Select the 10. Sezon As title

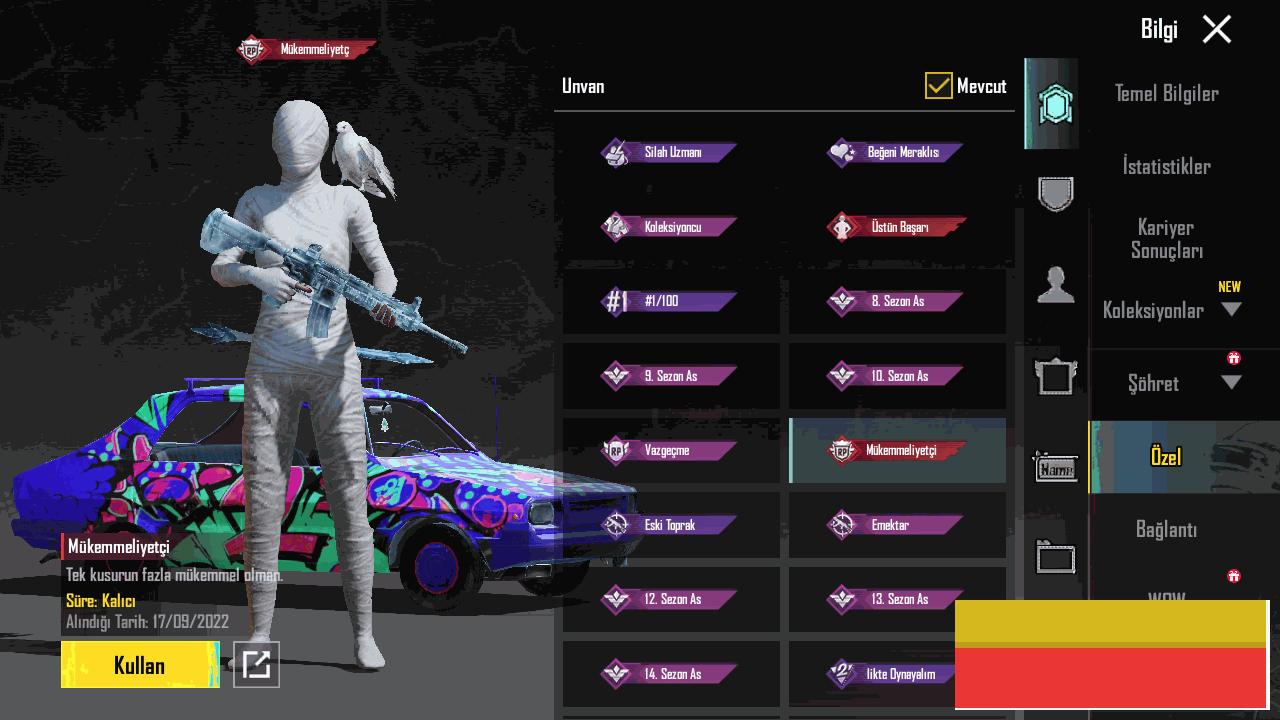pyautogui.click(x=897, y=376)
